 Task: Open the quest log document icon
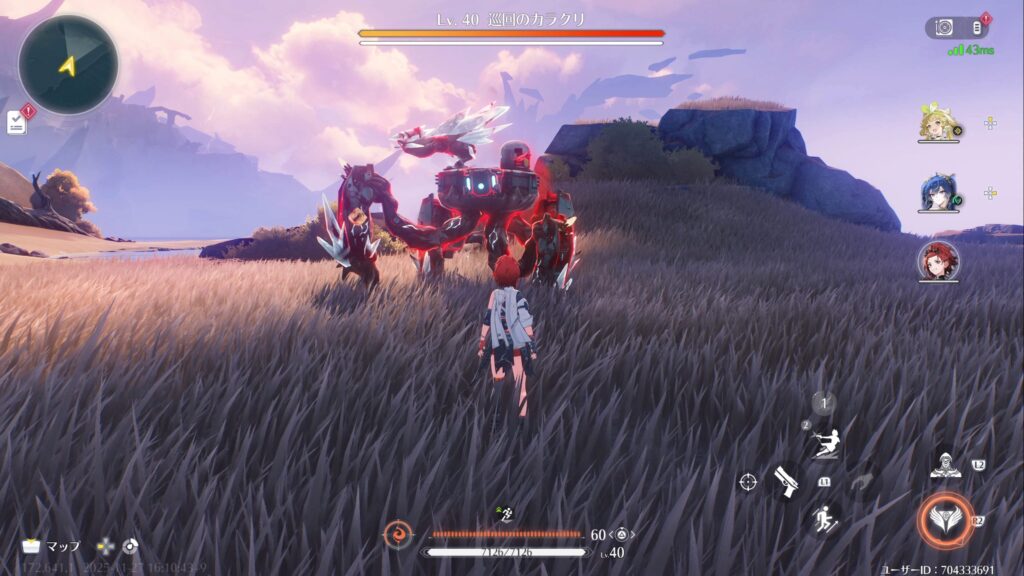17,122
